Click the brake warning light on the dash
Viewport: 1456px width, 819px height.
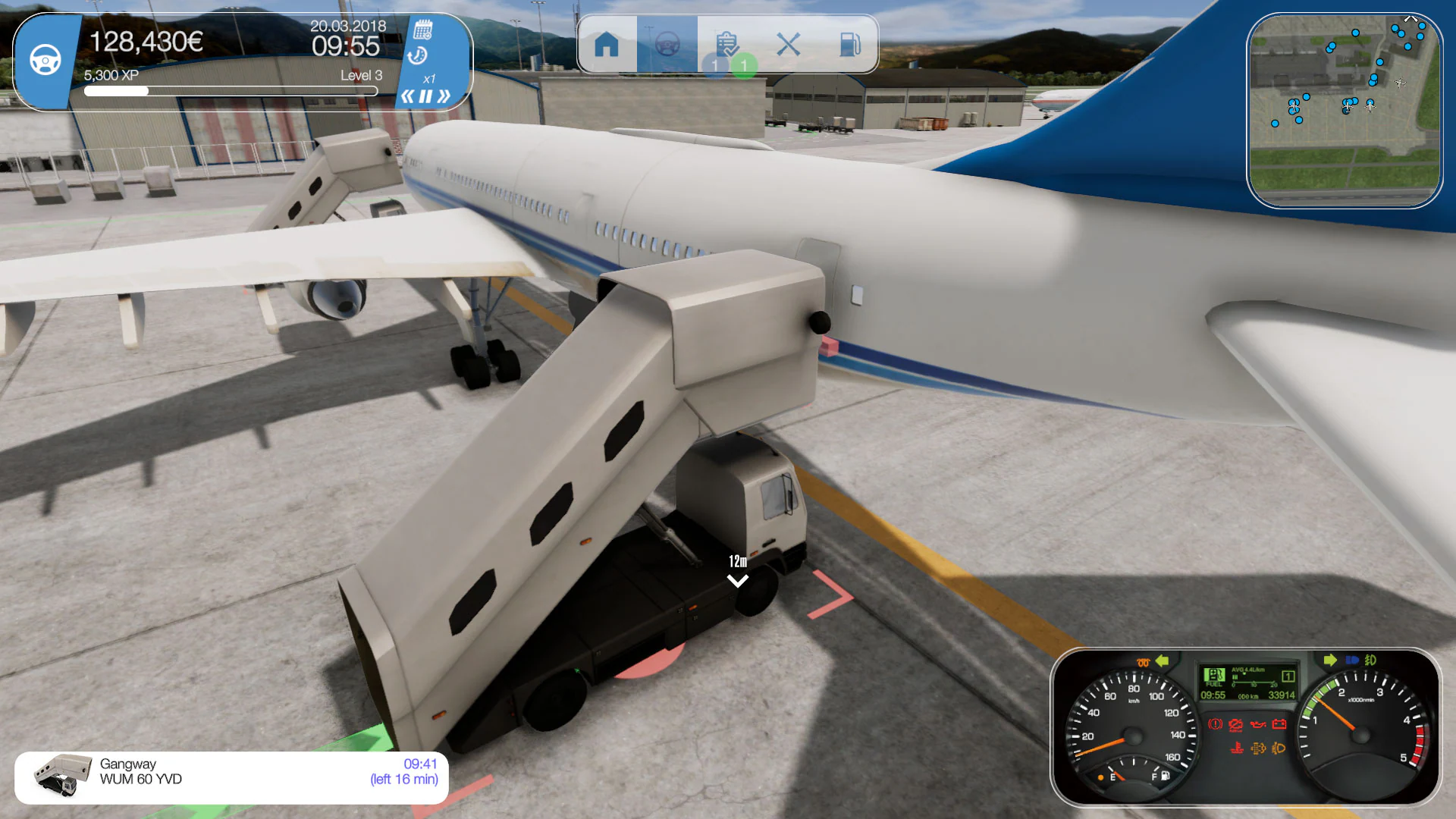tap(1215, 723)
